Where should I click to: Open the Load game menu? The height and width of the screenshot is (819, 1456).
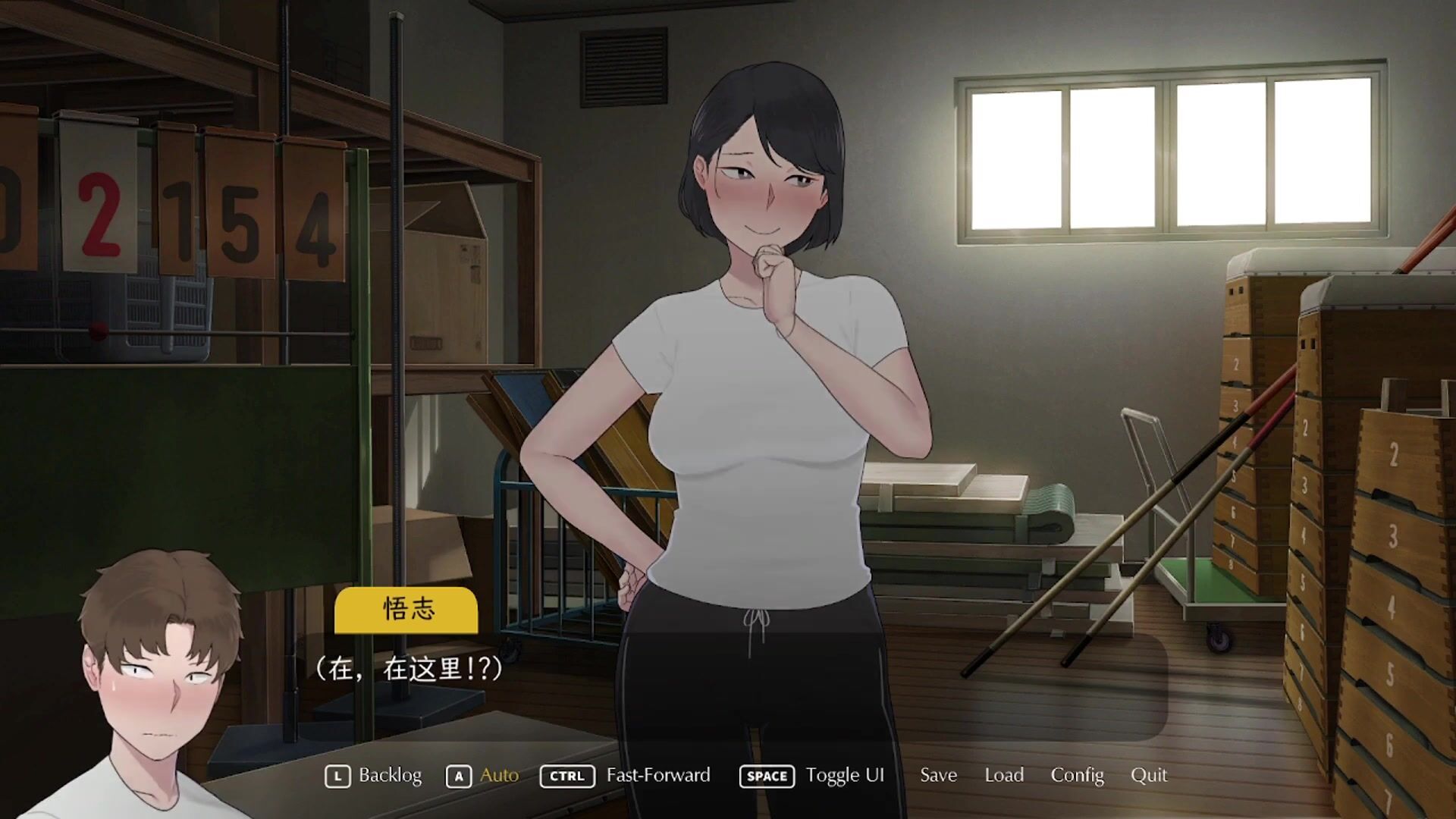coord(1004,775)
